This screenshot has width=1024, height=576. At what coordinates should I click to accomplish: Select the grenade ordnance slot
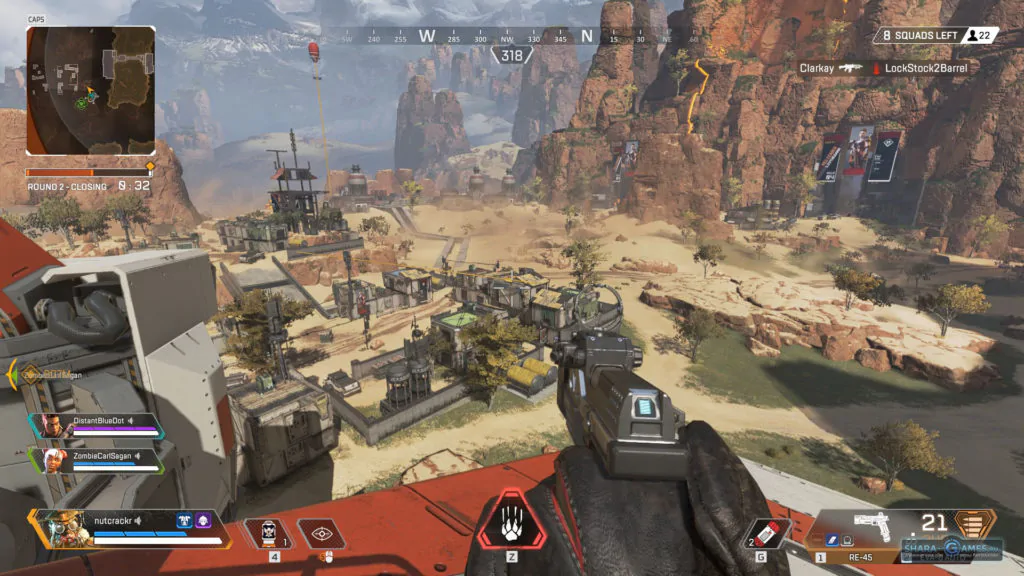[x=769, y=533]
